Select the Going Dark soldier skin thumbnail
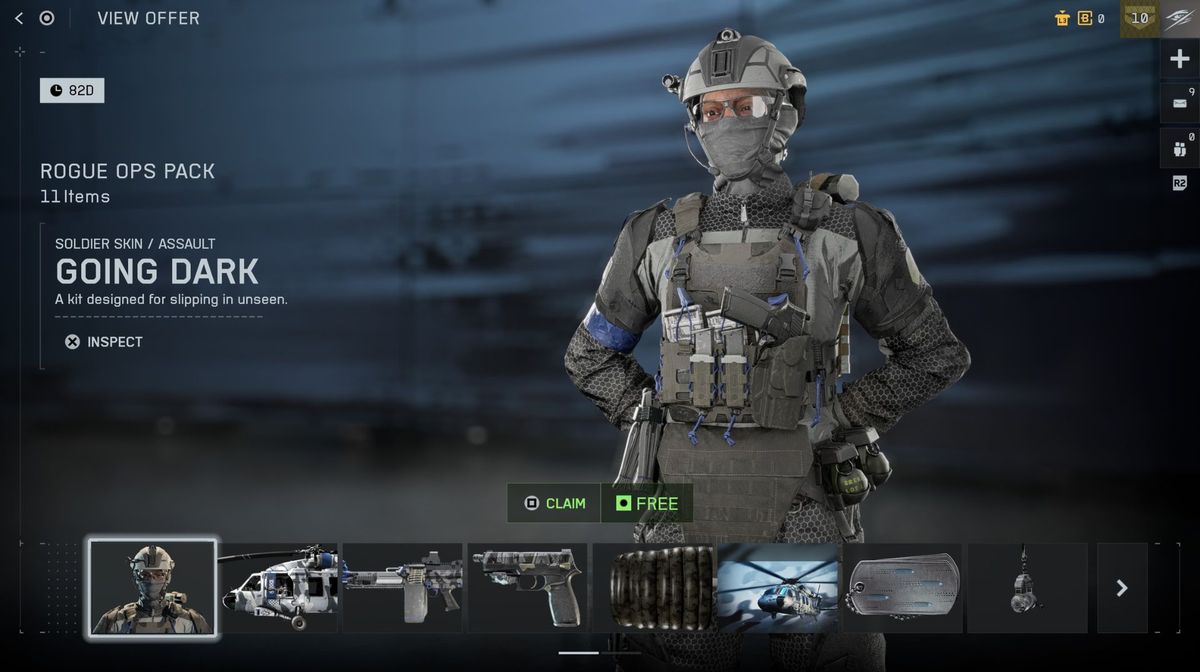The width and height of the screenshot is (1200, 672). tap(152, 587)
